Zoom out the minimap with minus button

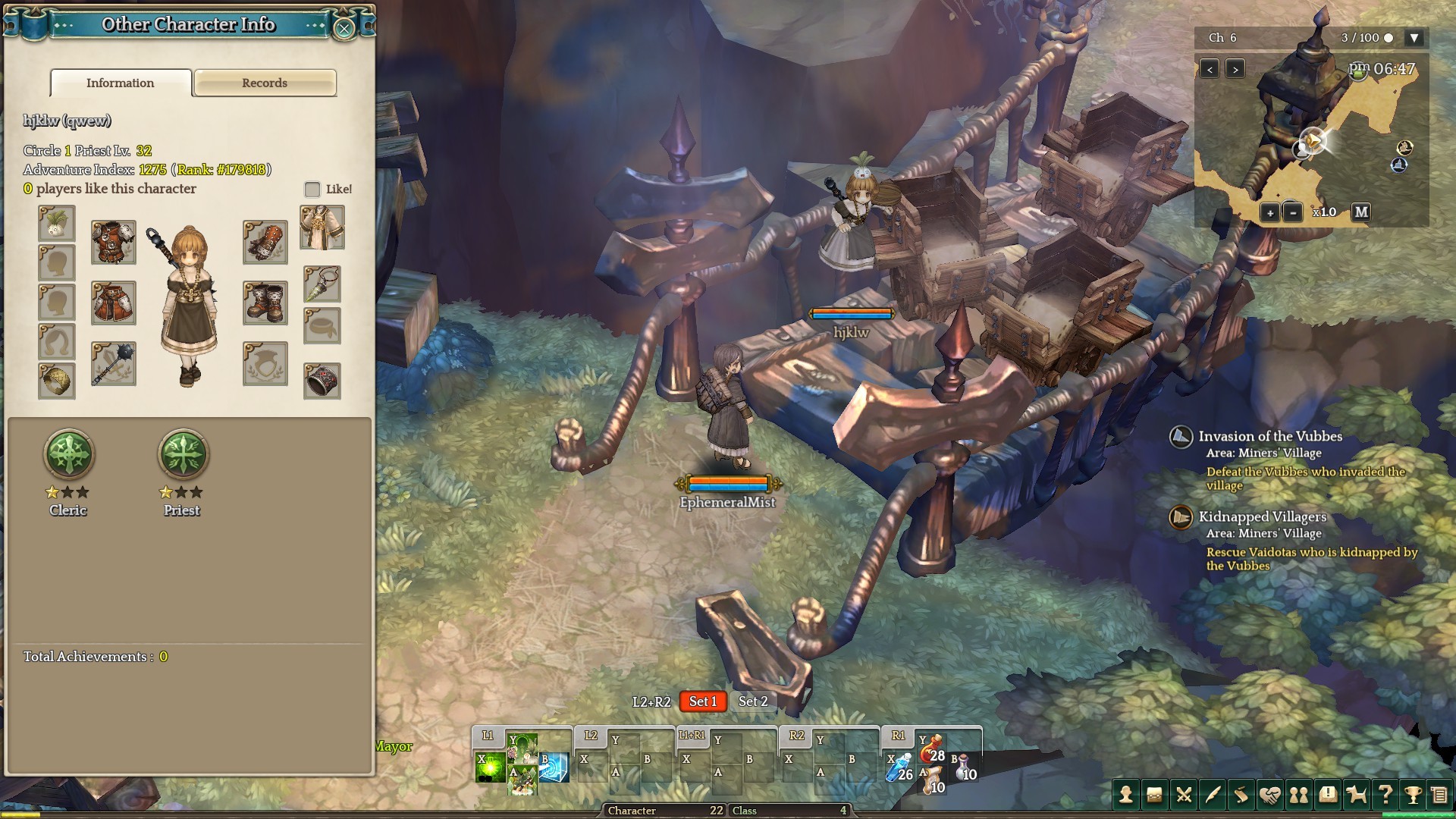coord(1293,213)
